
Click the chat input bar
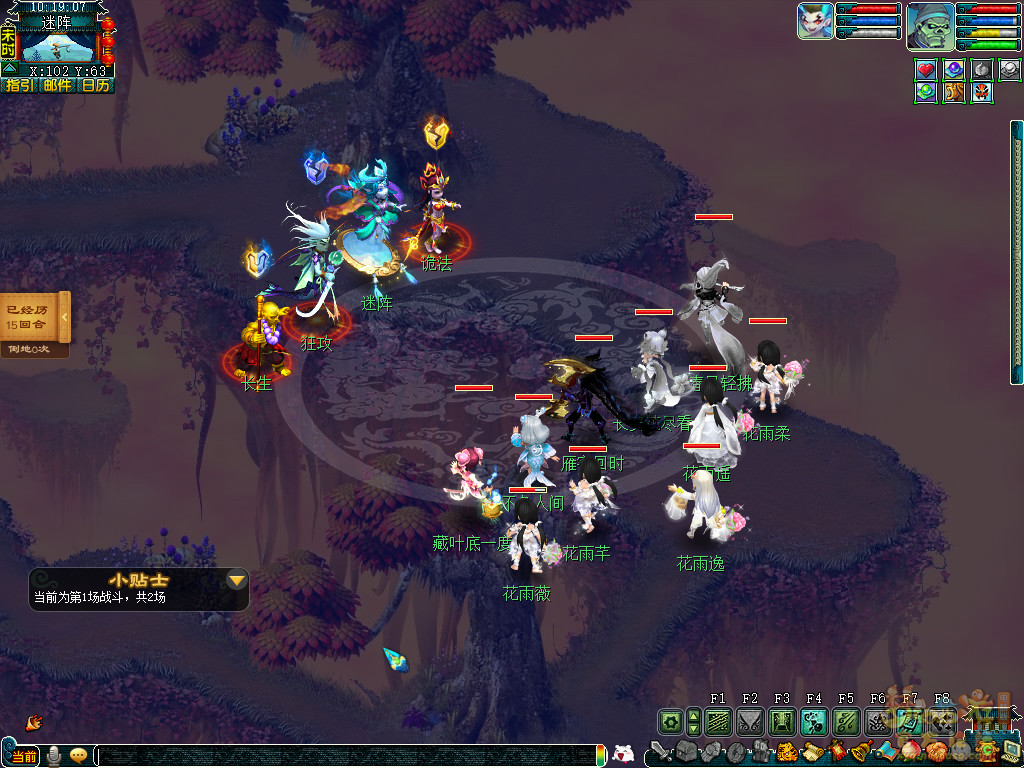pyautogui.click(x=350, y=756)
